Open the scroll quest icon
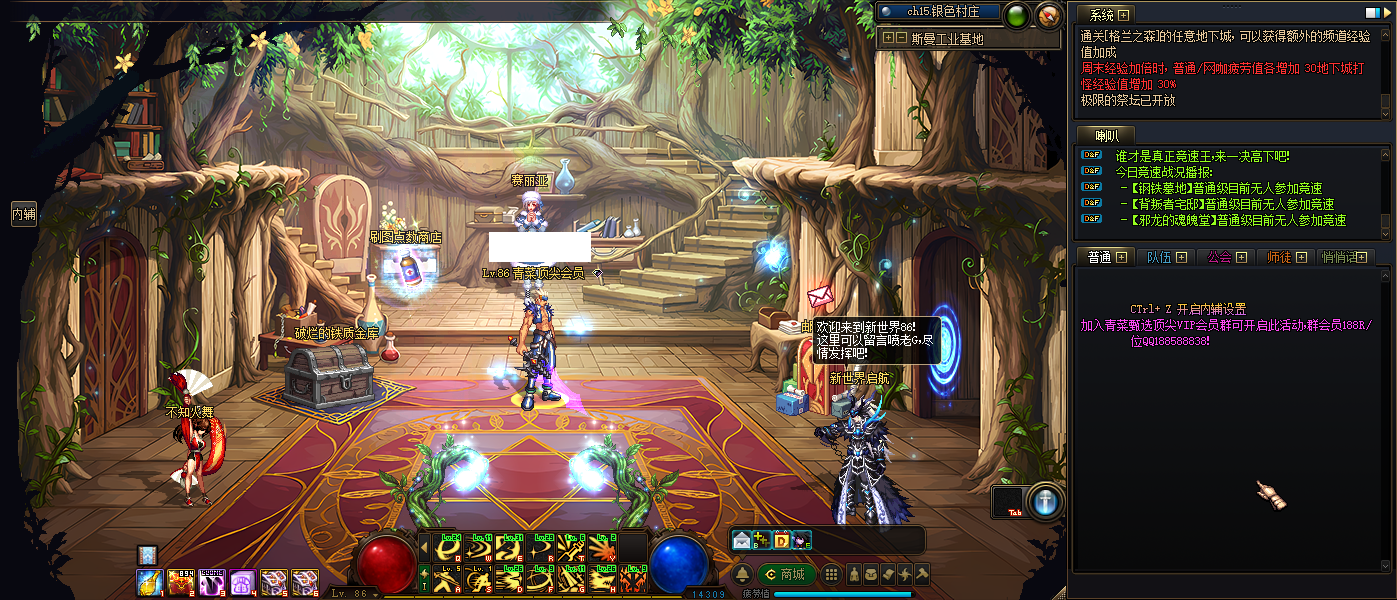Image resolution: width=1397 pixels, height=600 pixels. coord(888,574)
